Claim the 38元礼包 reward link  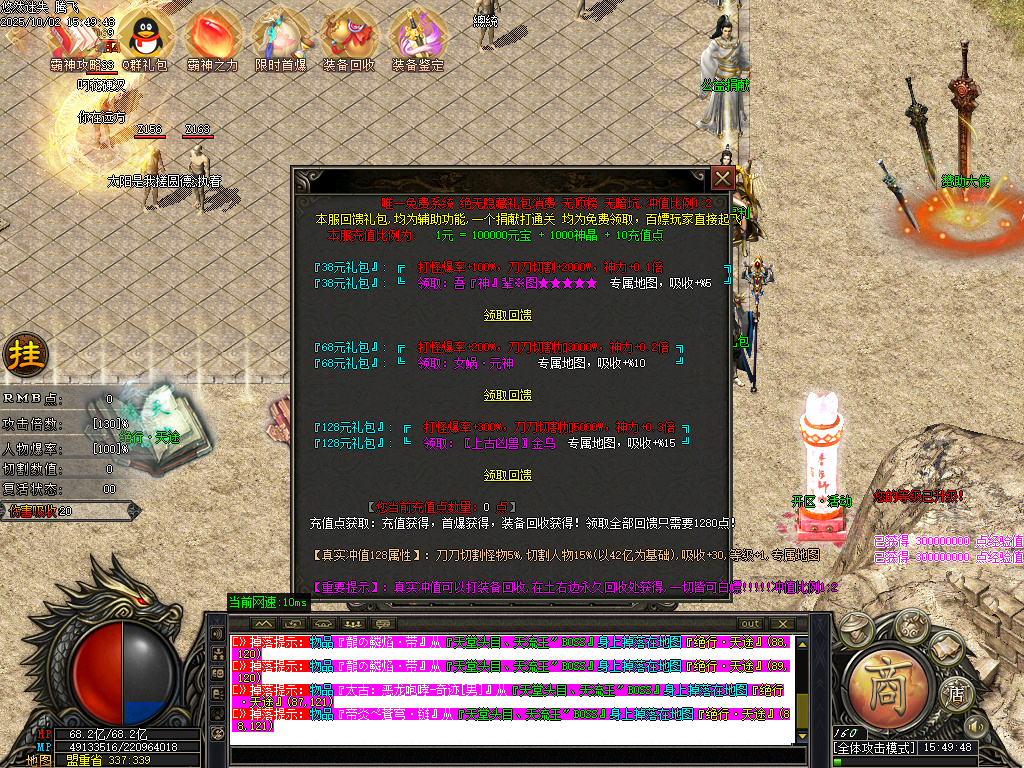[508, 315]
